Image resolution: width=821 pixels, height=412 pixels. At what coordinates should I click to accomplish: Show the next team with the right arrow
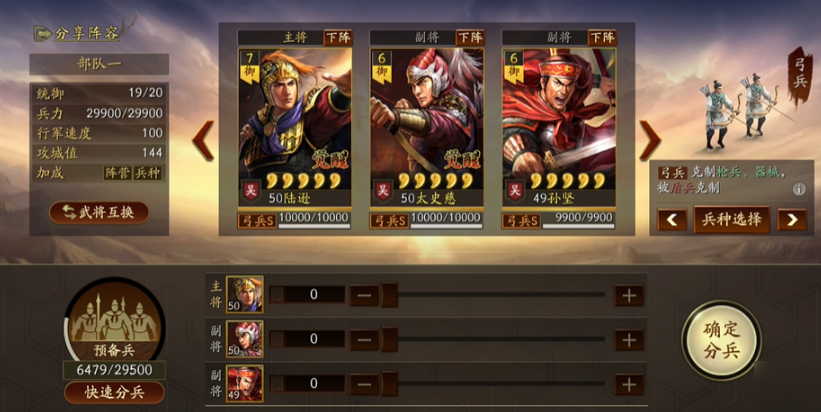point(650,140)
